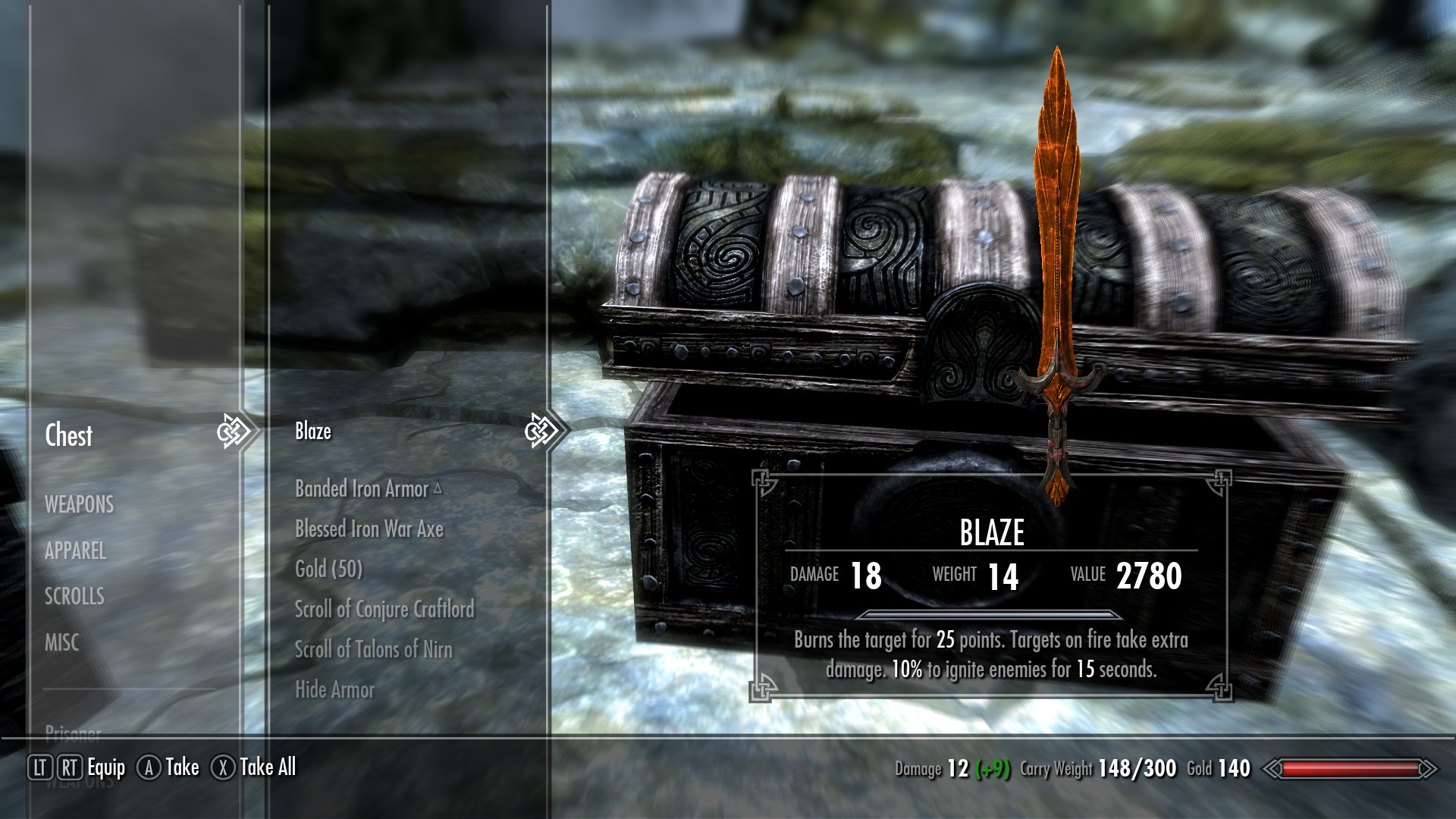Choose the MISC category

(x=62, y=642)
